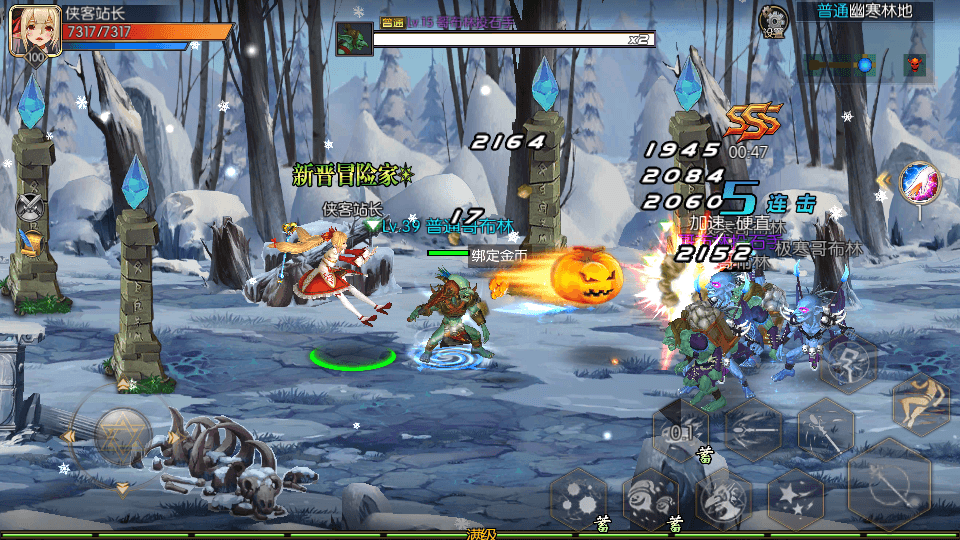Cast the three orbs skill

tap(579, 497)
